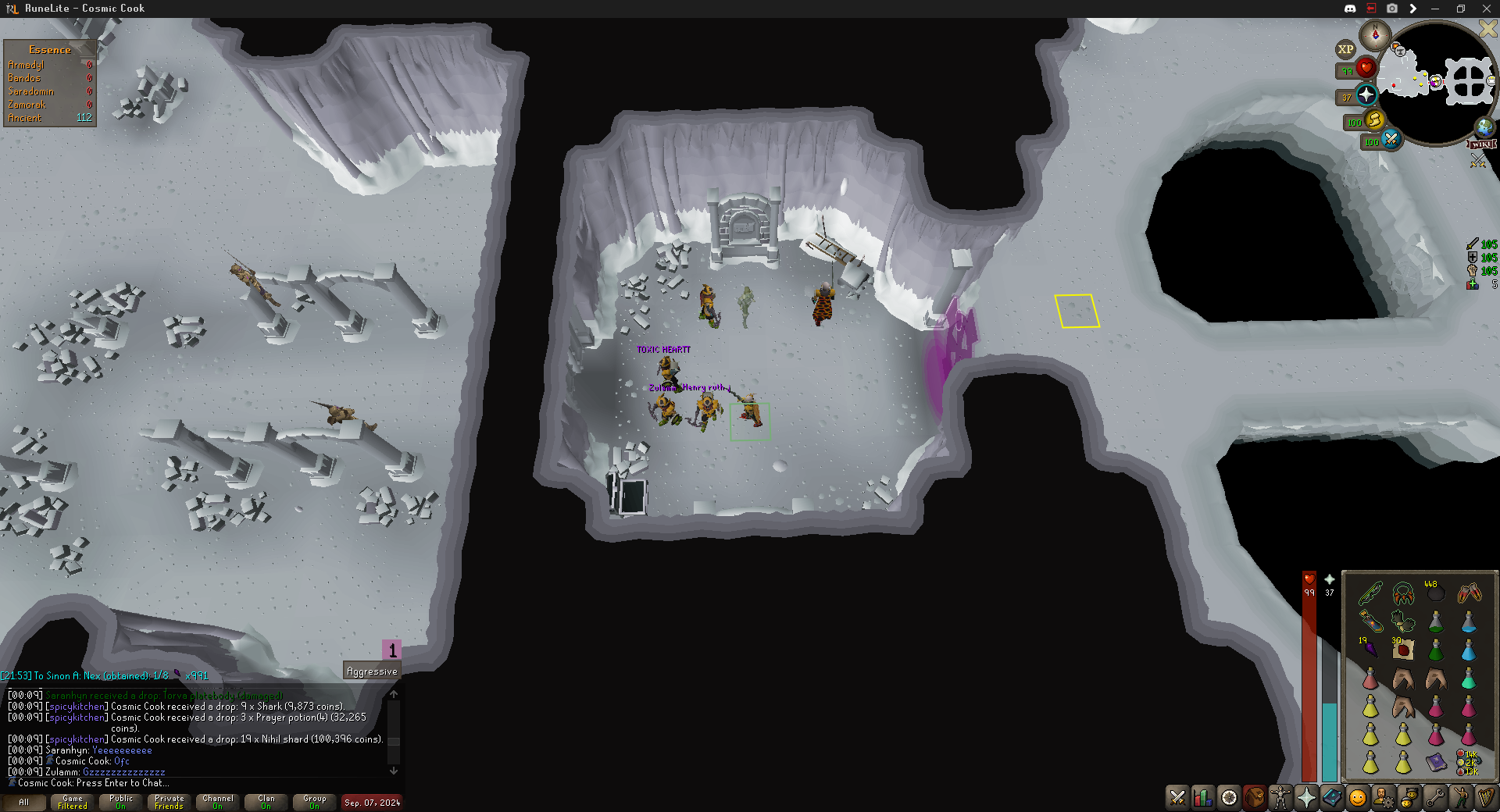This screenshot has width=1500, height=812.
Task: Open the Settings wrench tab
Action: (x=1434, y=797)
